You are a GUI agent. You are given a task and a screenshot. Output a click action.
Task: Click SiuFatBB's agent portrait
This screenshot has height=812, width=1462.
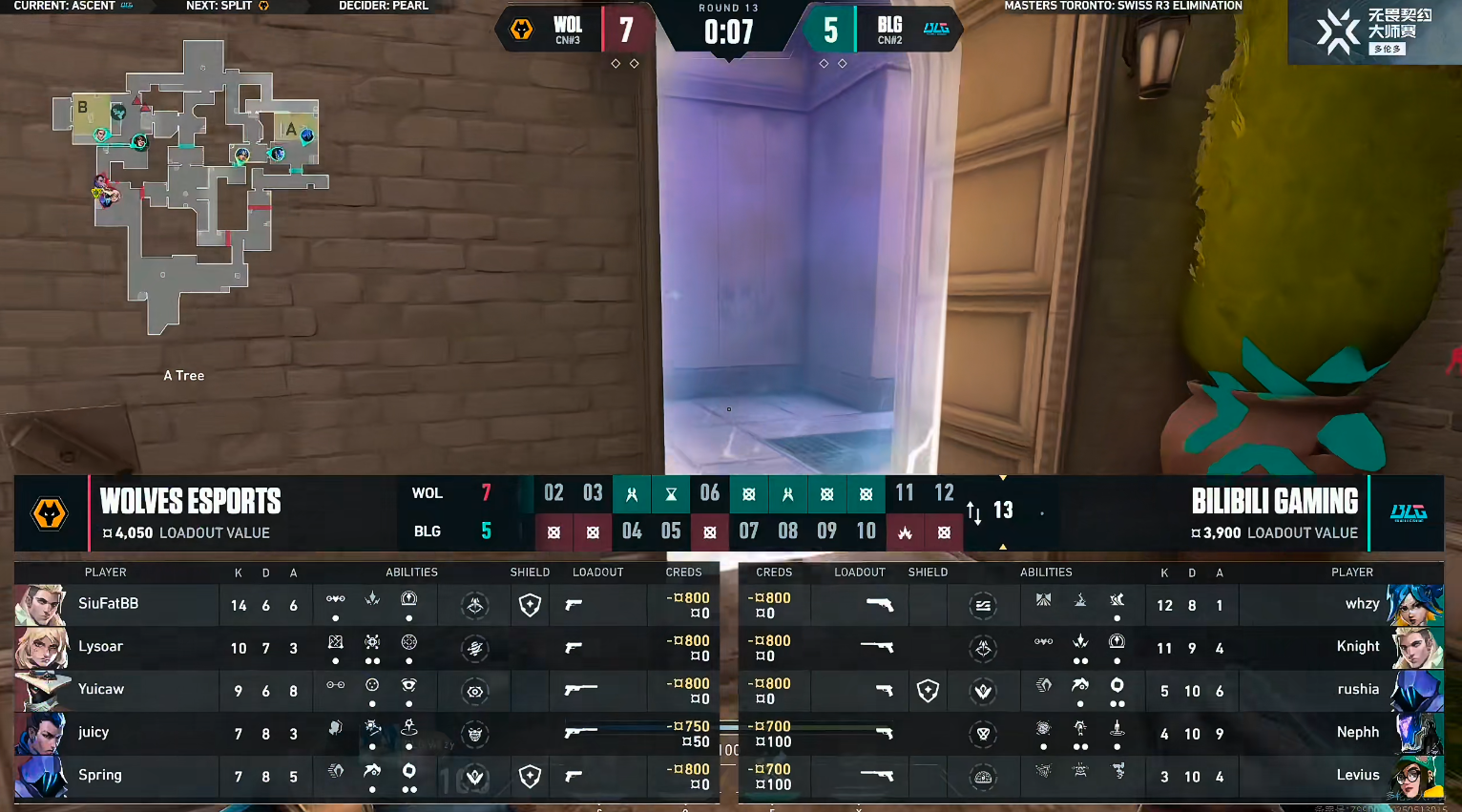(41, 605)
